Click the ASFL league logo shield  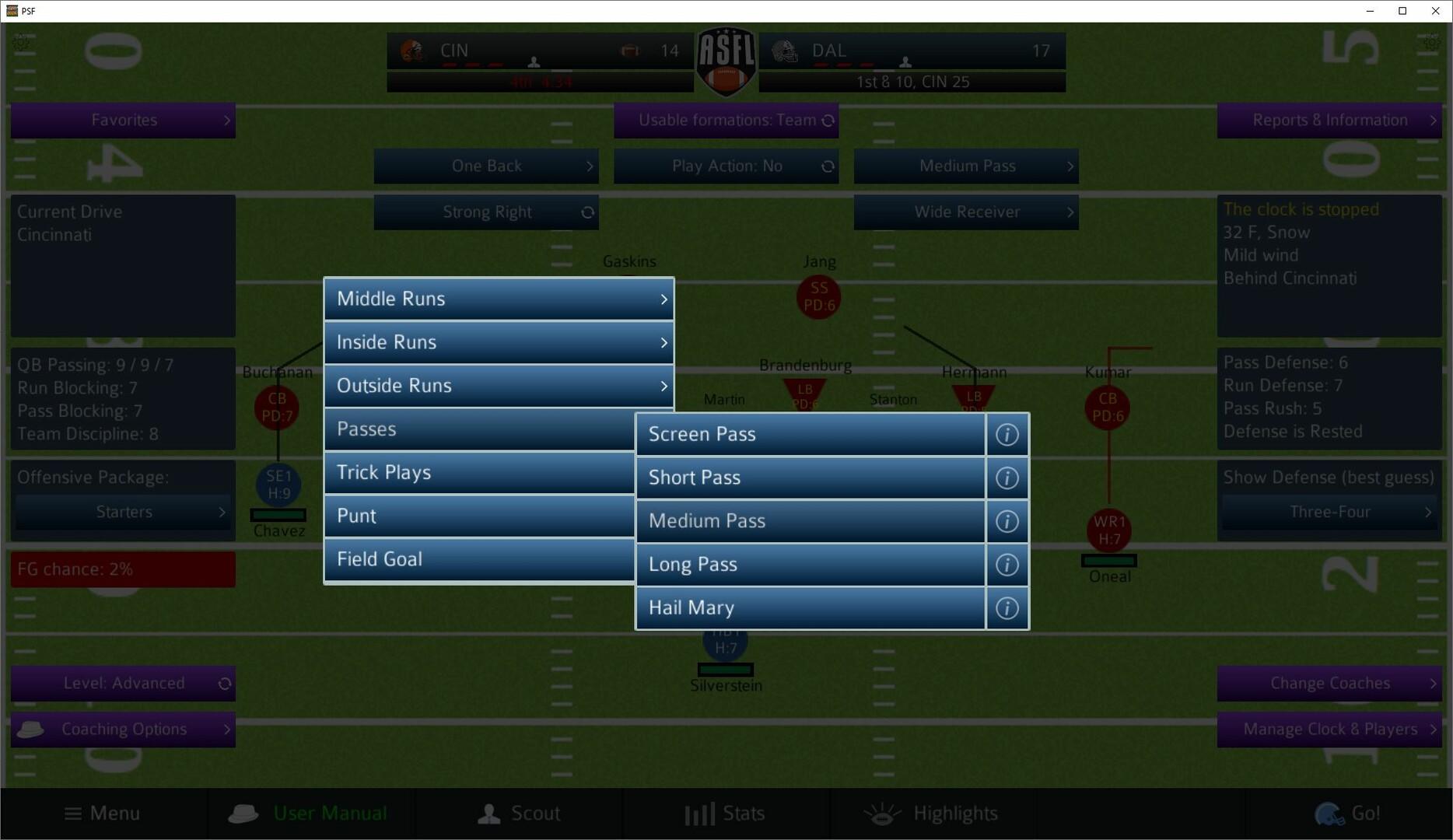(x=726, y=61)
